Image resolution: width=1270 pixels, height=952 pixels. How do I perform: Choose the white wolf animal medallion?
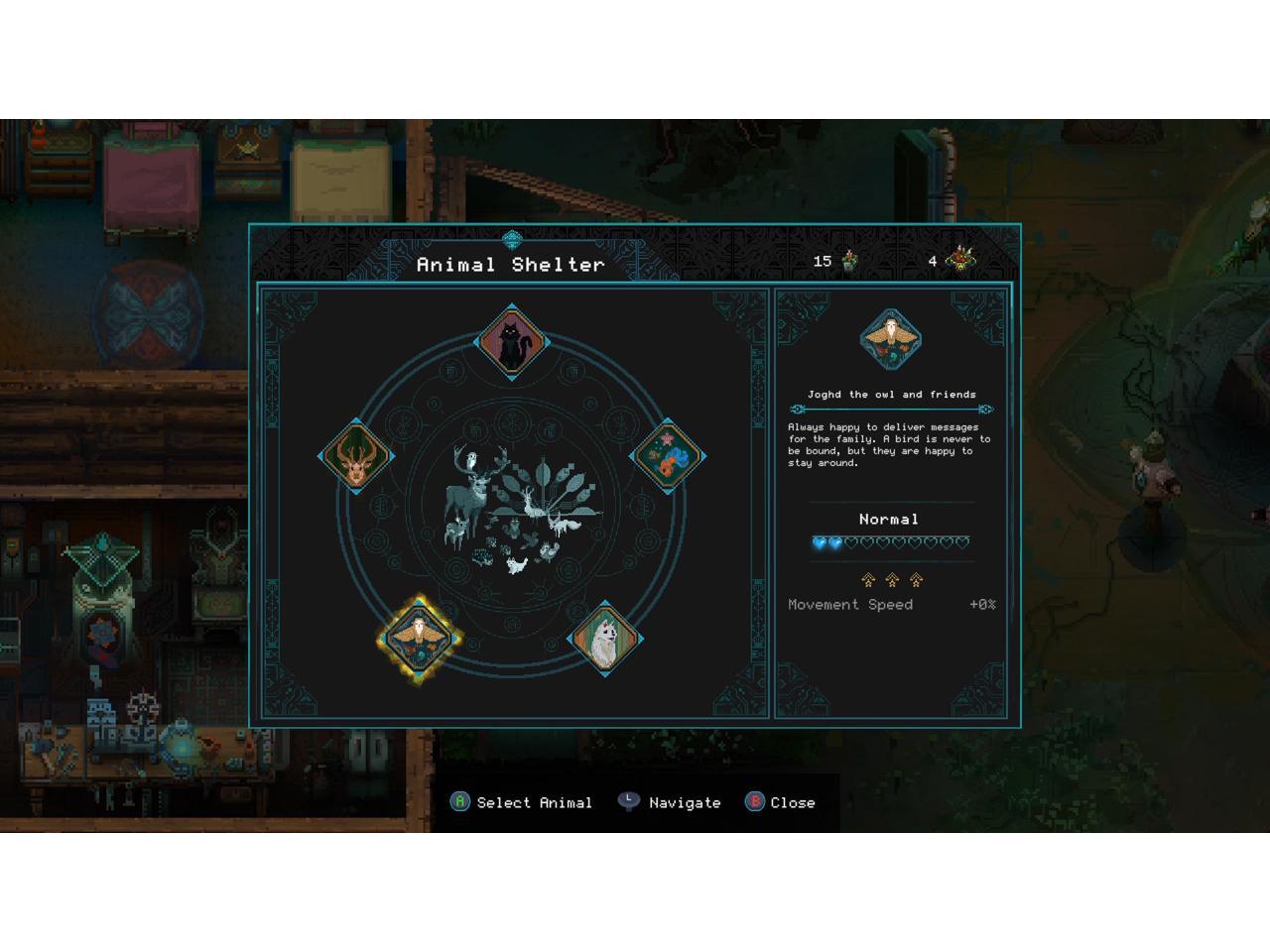click(604, 640)
